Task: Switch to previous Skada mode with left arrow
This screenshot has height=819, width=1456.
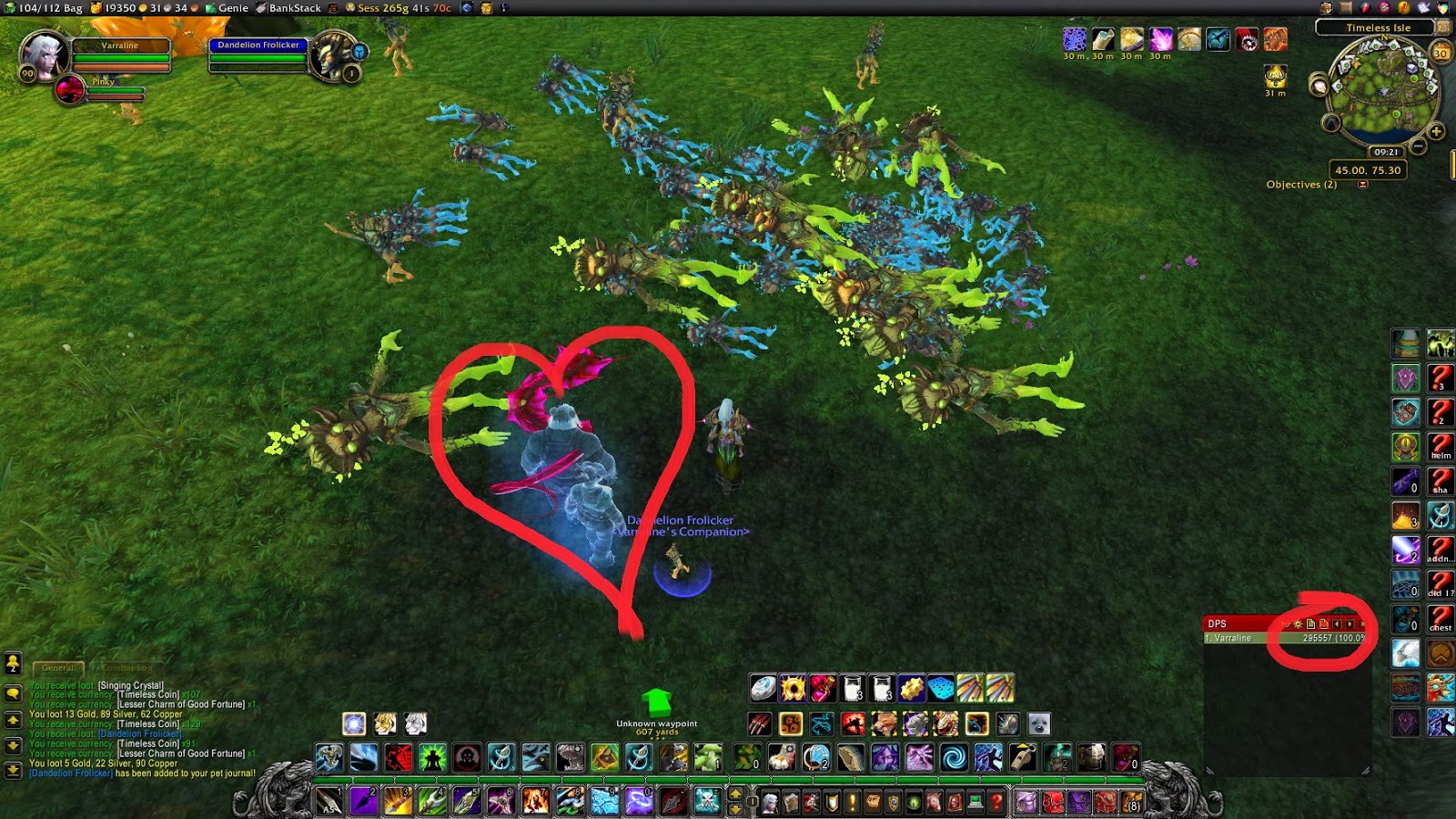Action: pos(1339,624)
